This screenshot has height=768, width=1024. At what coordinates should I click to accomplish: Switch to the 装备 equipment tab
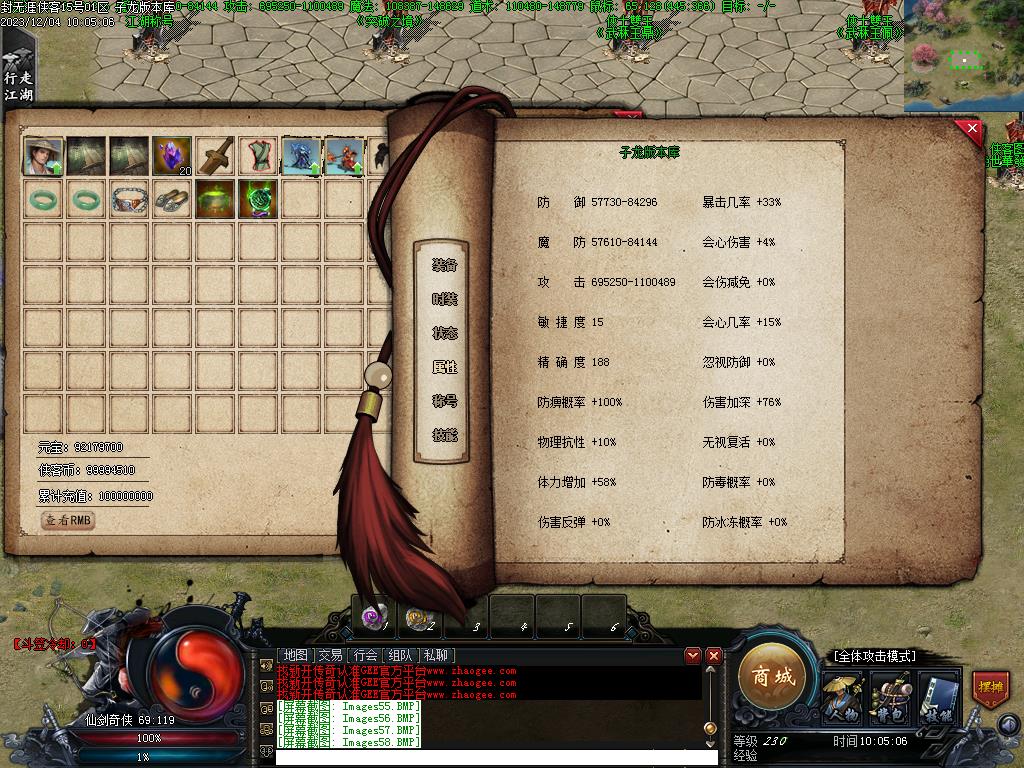(x=445, y=265)
